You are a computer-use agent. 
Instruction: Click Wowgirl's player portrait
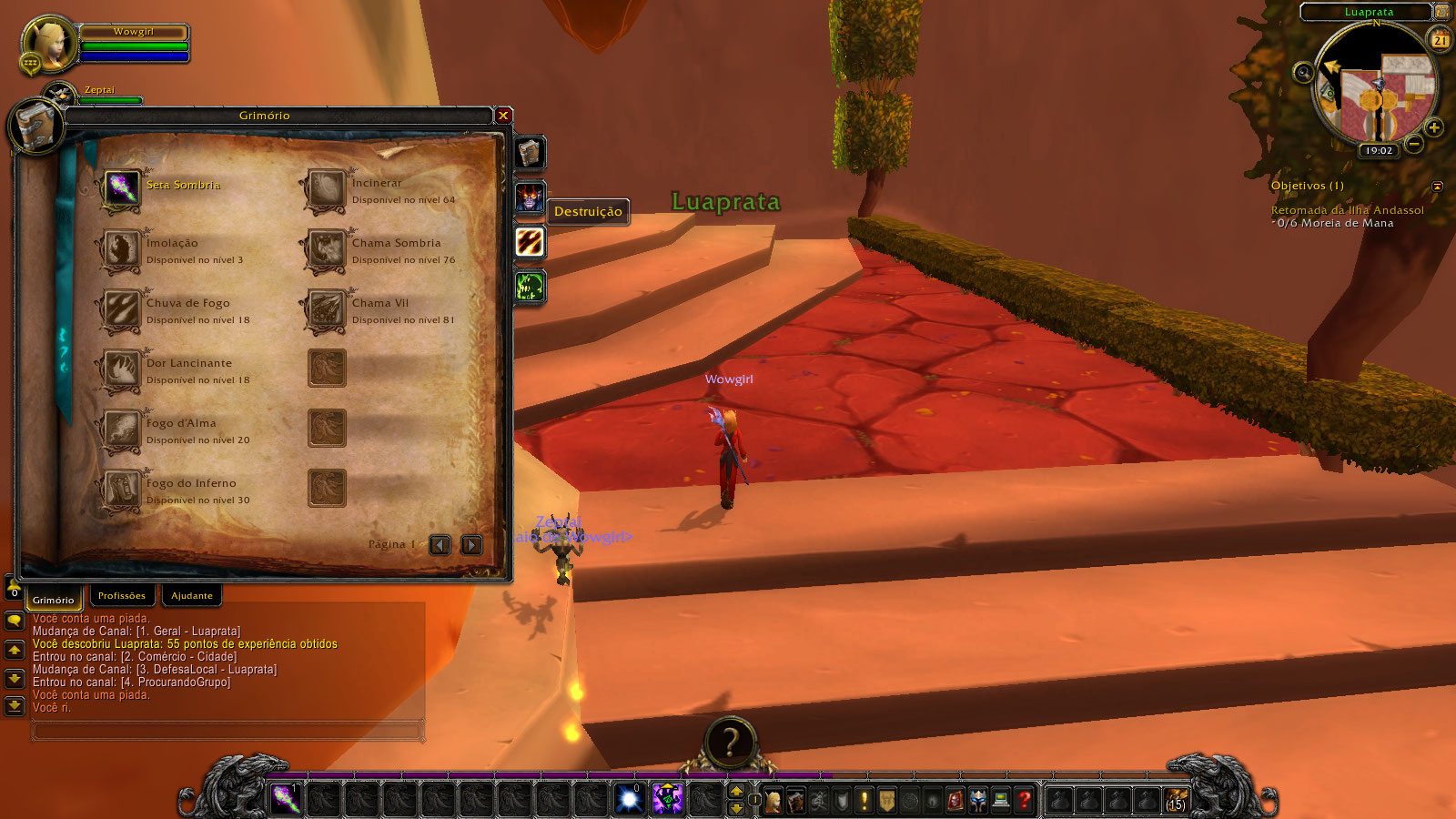[50, 44]
